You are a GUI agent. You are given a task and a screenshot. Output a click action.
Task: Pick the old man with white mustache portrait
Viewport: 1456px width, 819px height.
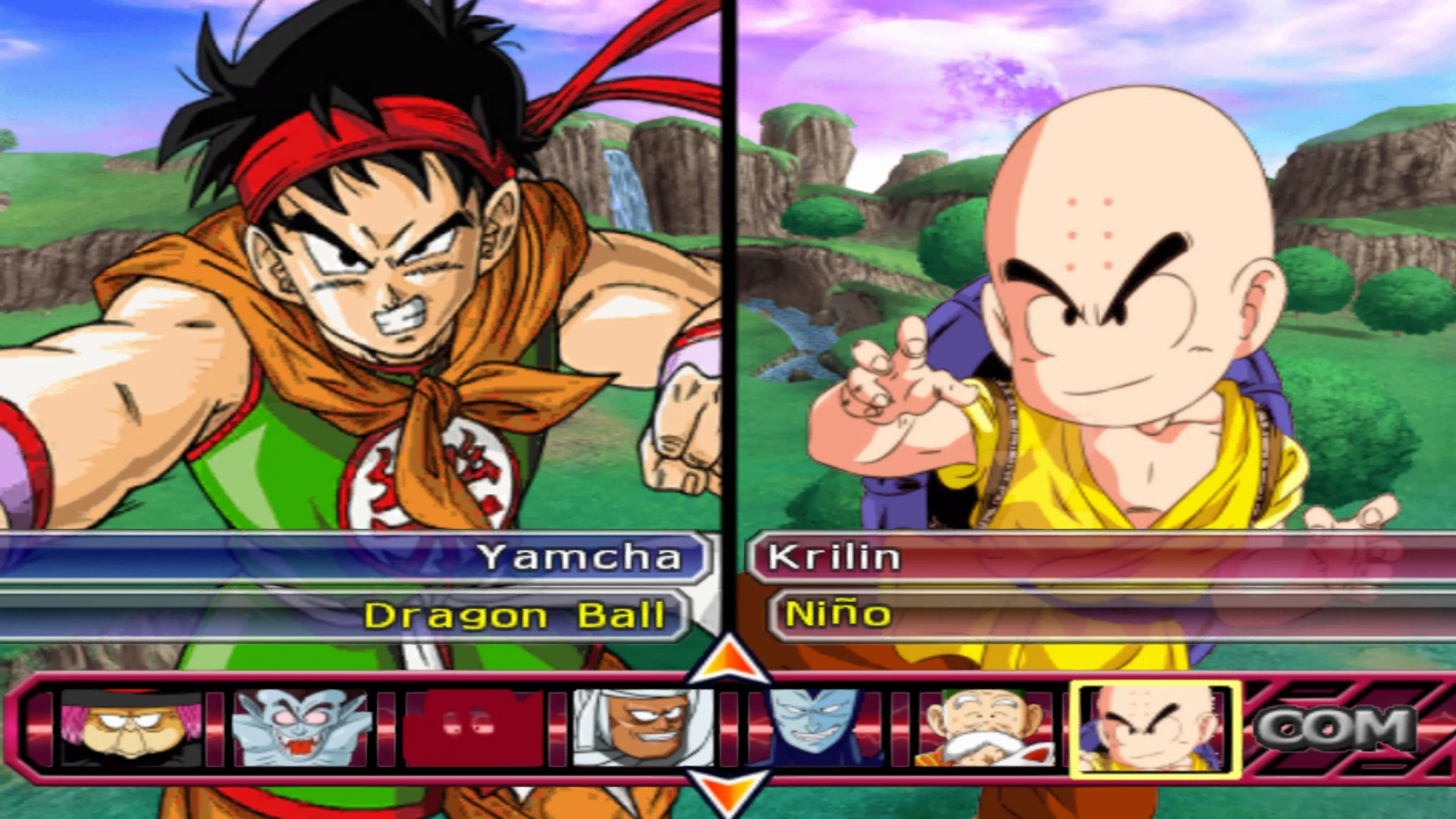(x=986, y=727)
